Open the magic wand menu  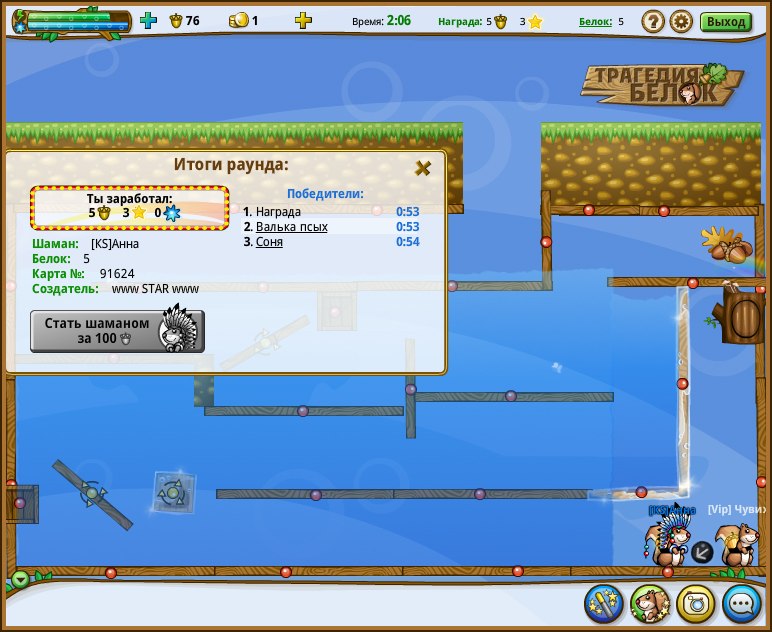click(604, 603)
